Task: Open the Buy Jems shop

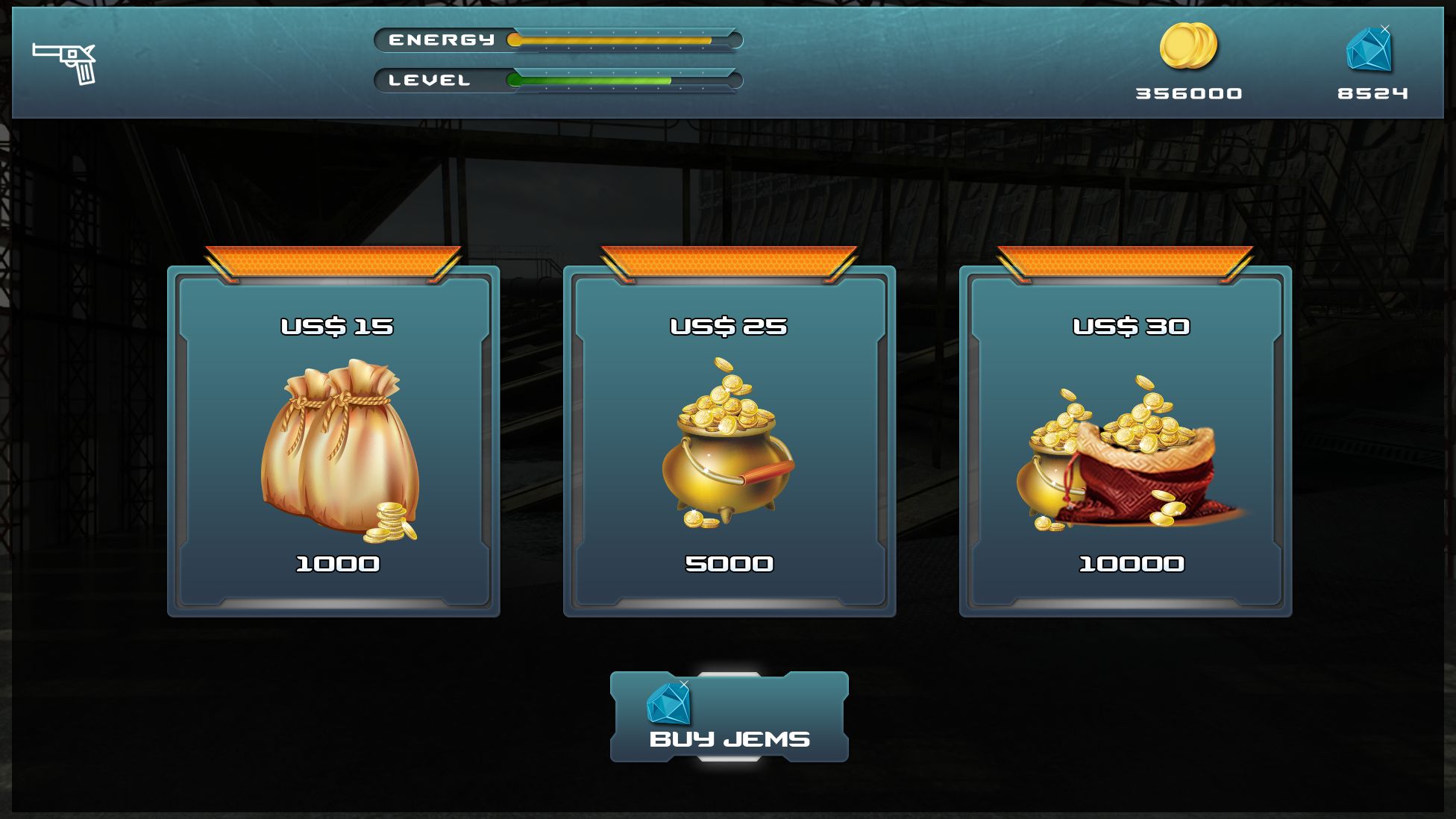Action: tap(729, 718)
